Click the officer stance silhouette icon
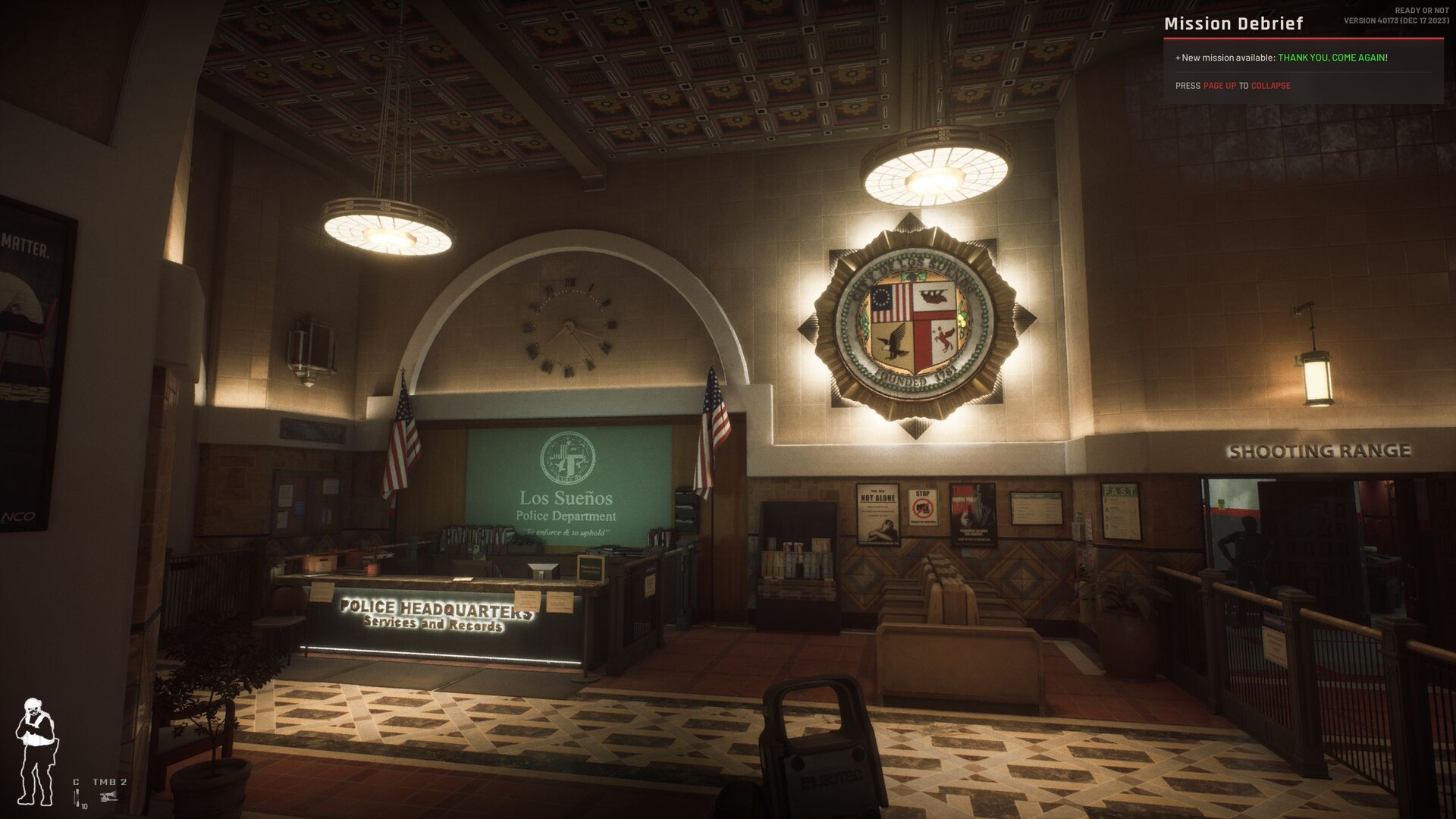 (x=36, y=751)
